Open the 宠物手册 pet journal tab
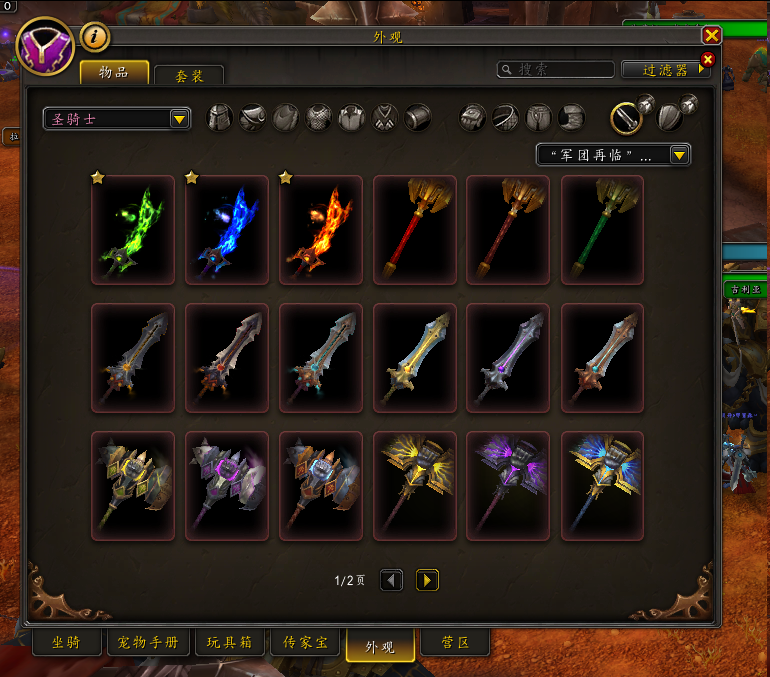The height and width of the screenshot is (677, 770). pos(148,643)
